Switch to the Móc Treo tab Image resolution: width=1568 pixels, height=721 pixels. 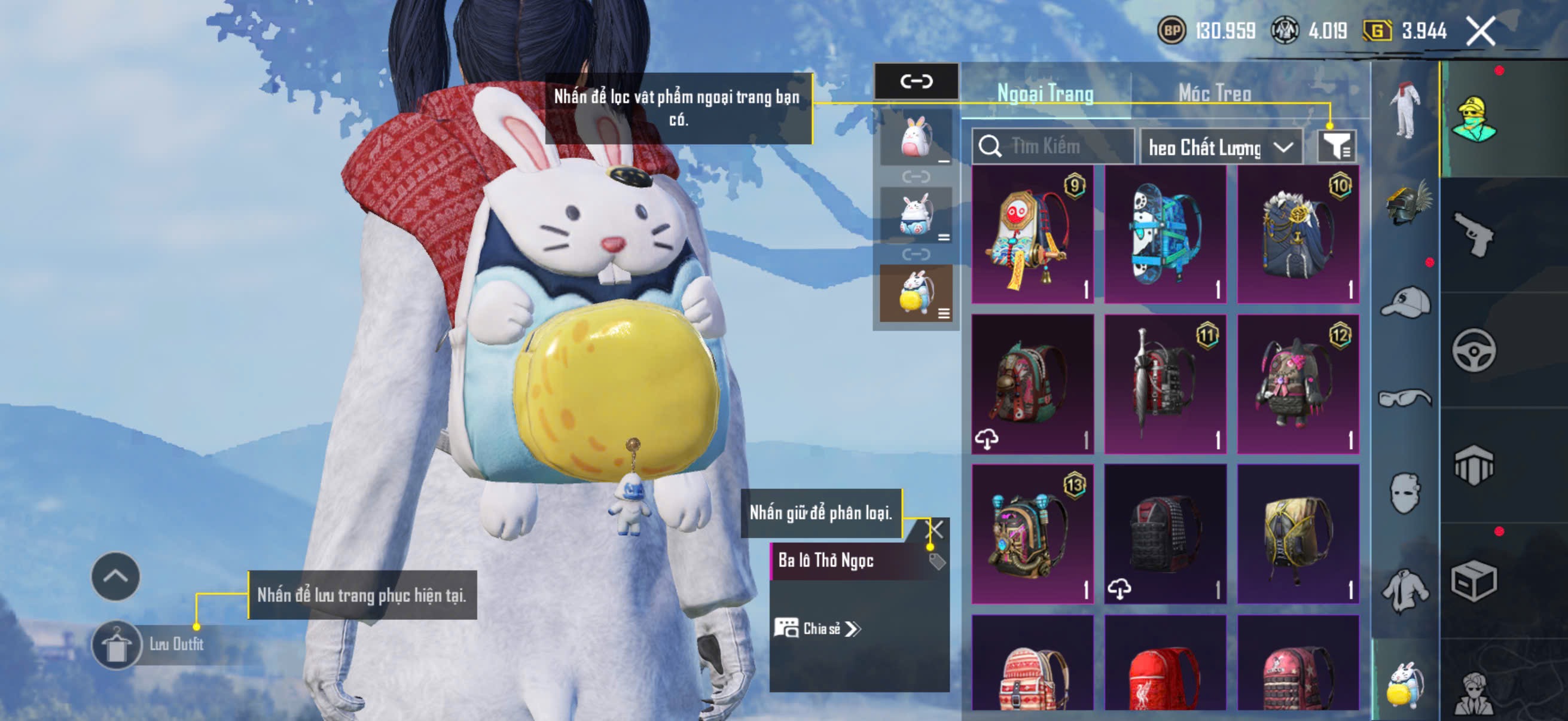point(1215,94)
